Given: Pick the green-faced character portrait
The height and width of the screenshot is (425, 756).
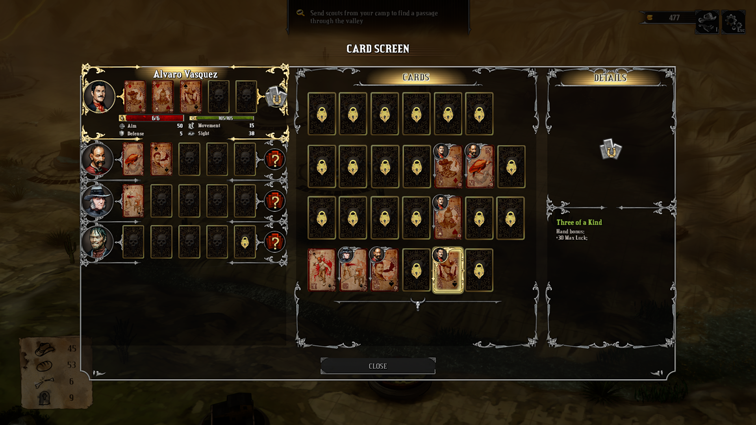Looking at the screenshot, I should click(x=97, y=242).
